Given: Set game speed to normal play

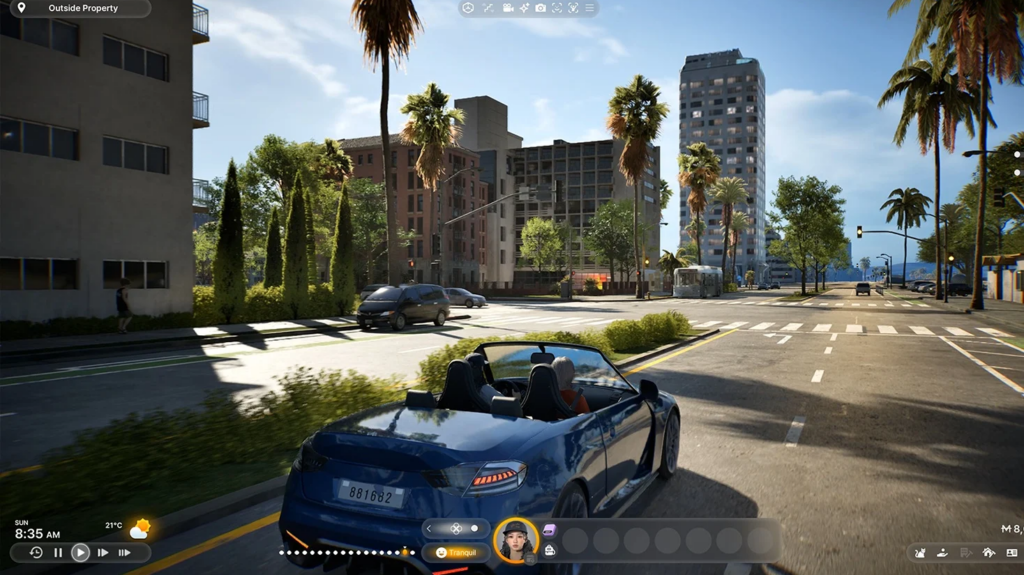Looking at the screenshot, I should tap(80, 552).
